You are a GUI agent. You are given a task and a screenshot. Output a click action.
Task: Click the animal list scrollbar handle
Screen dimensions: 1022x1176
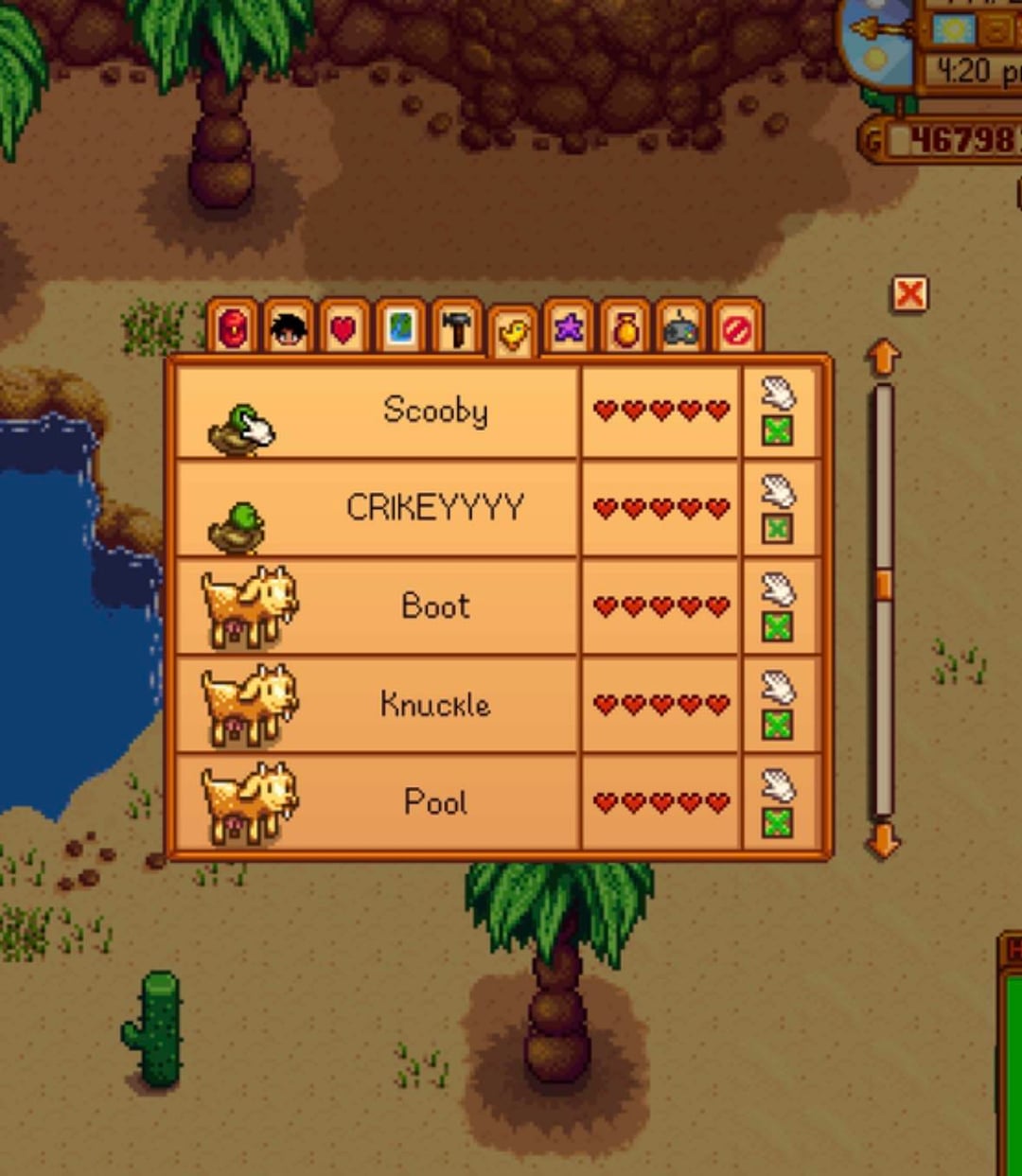coord(883,584)
